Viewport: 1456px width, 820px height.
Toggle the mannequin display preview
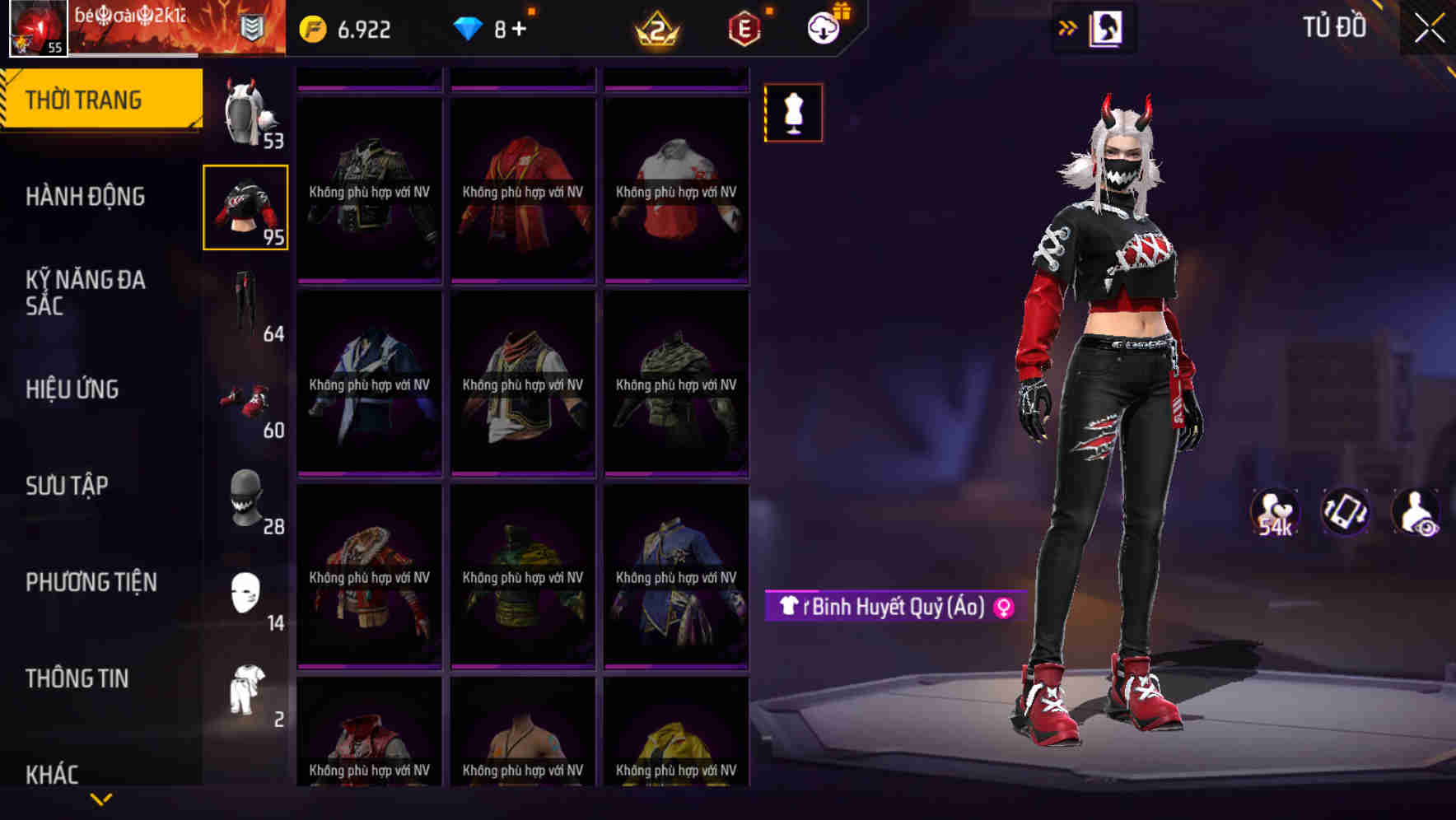click(792, 113)
